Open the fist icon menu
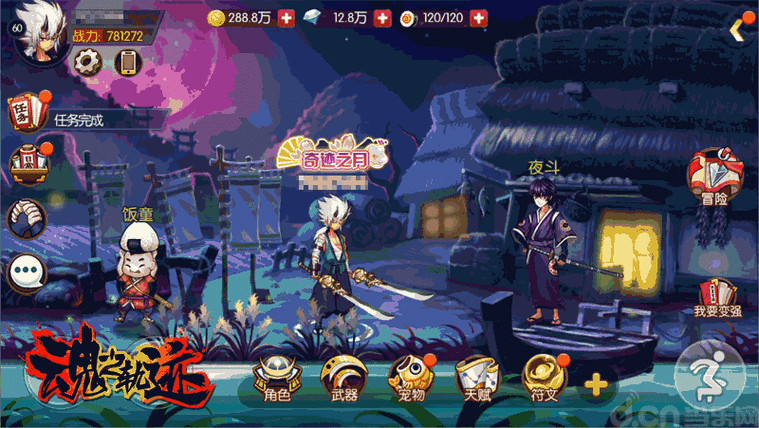This screenshot has height=428, width=759. click(x=27, y=217)
